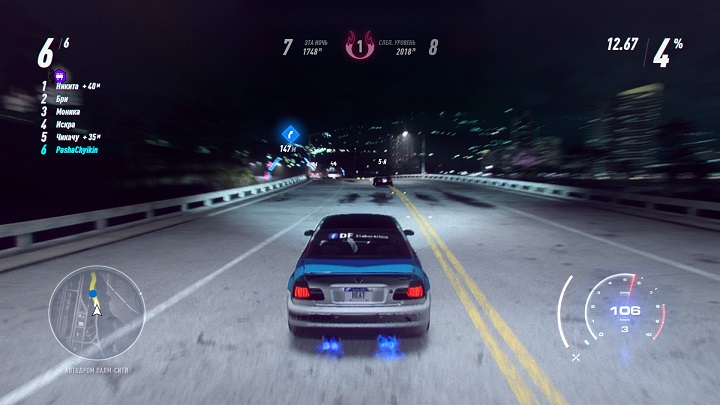The height and width of the screenshot is (405, 720).
Task: Select racer Никита in the standings
Action: pyautogui.click(x=74, y=86)
